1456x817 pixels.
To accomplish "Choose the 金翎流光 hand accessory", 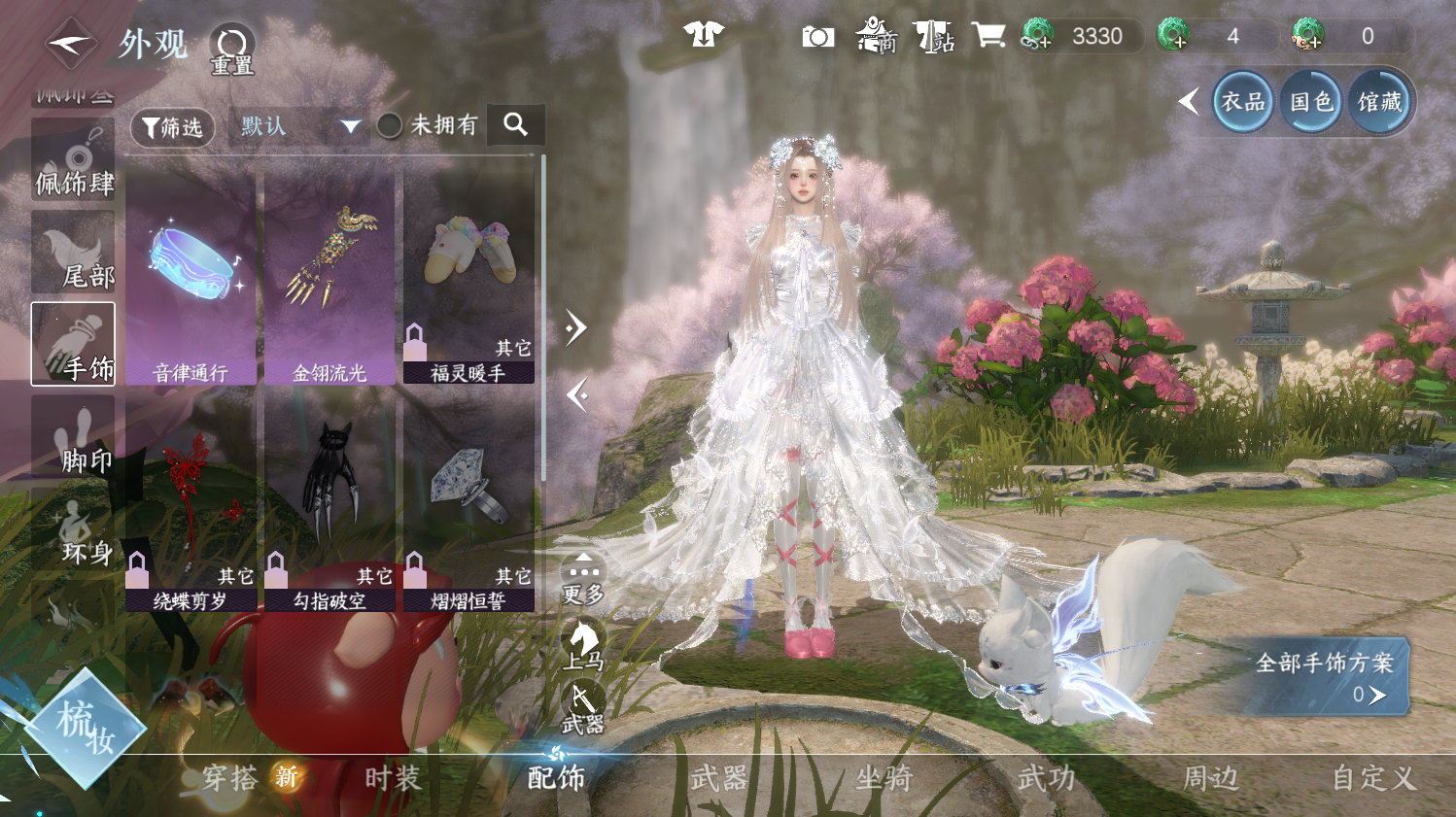I will [330, 279].
